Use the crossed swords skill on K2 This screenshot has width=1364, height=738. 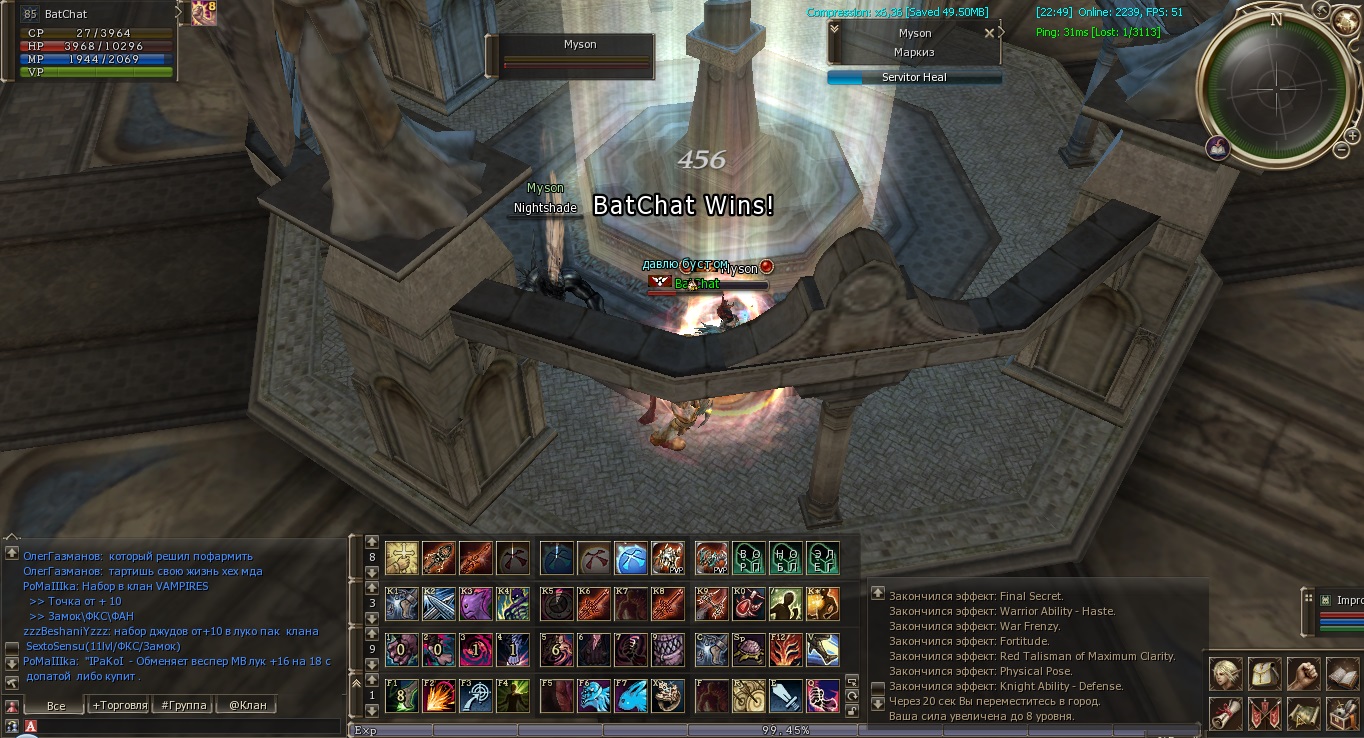click(439, 603)
